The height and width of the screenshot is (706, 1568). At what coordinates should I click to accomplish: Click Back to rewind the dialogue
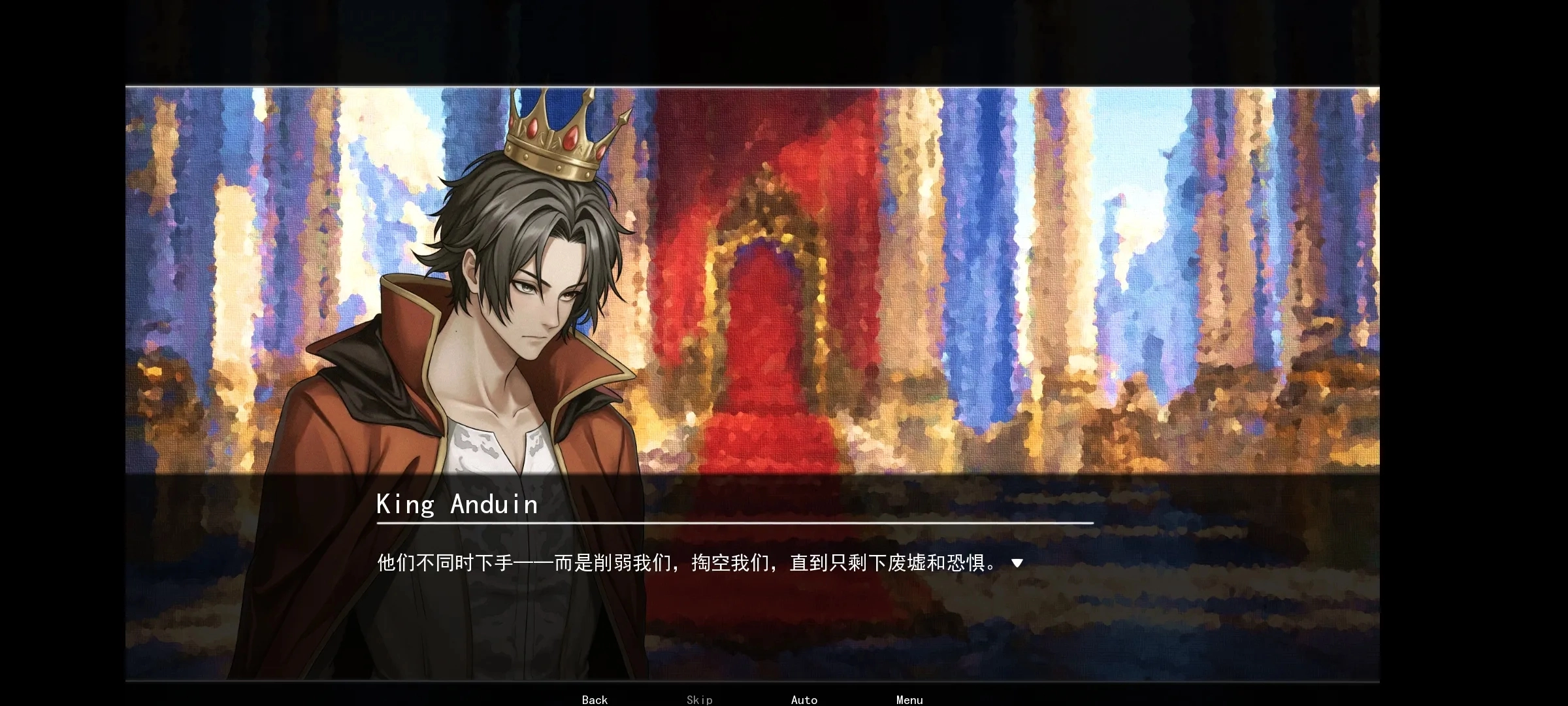(593, 699)
